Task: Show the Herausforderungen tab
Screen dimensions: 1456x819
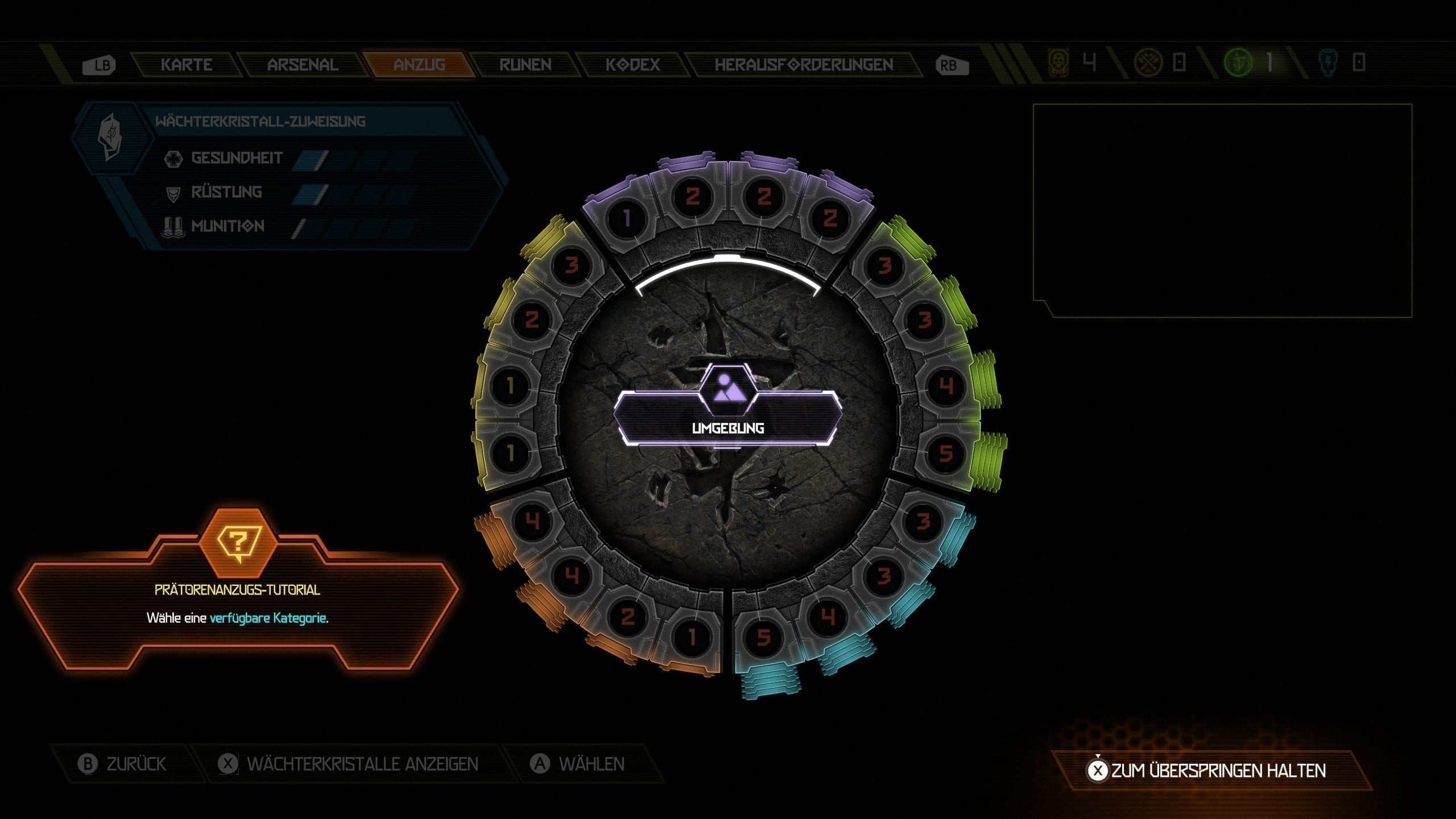Action: (x=803, y=65)
